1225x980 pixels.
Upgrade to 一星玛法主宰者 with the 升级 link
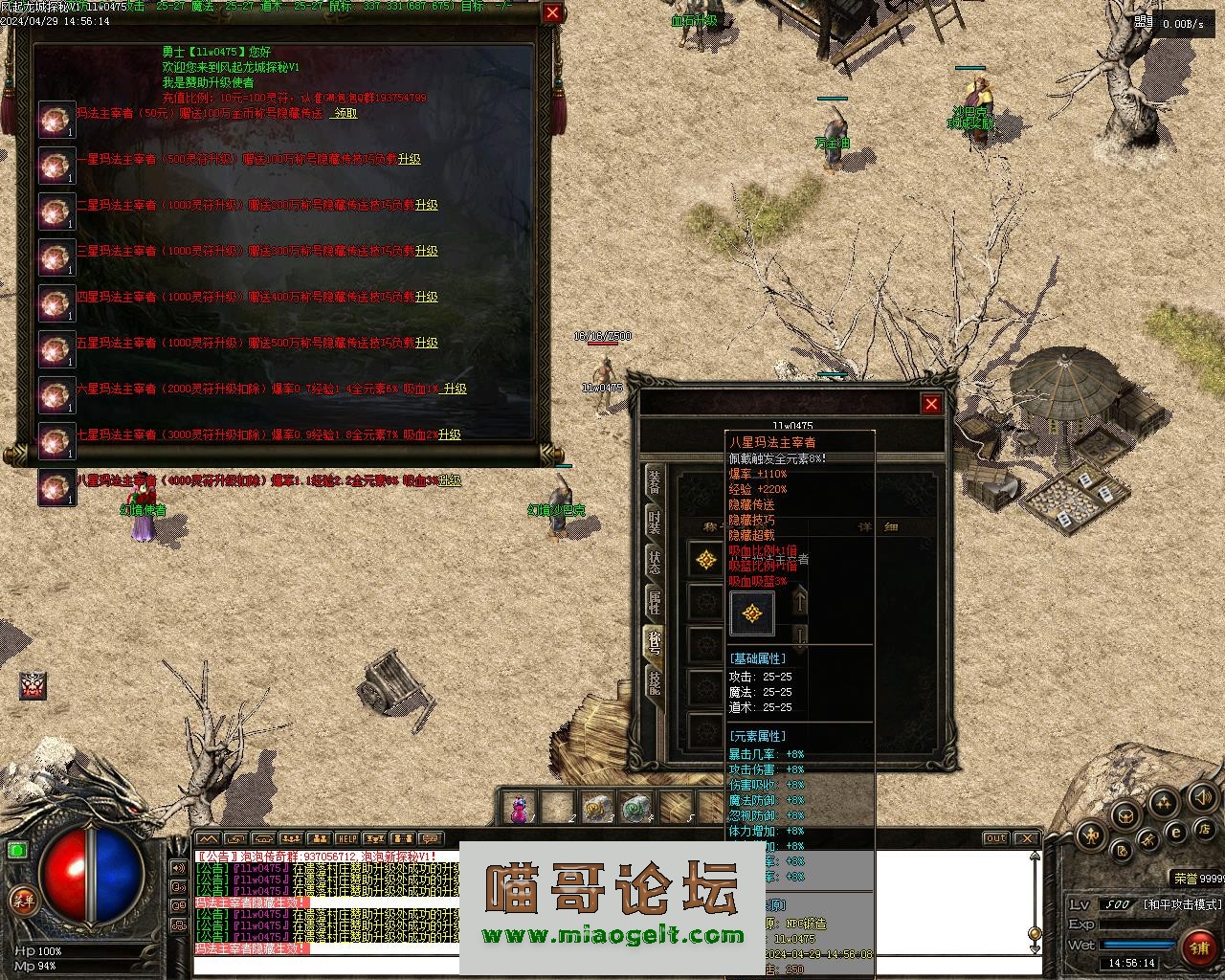coord(410,159)
